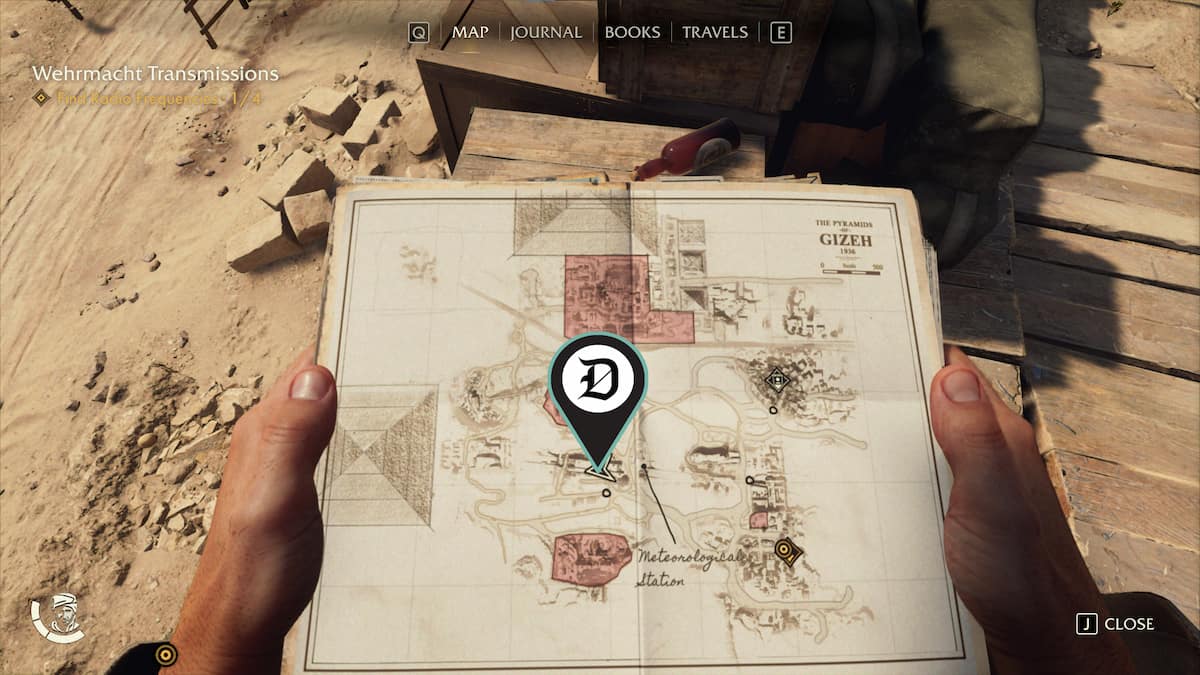Click the character portrait icon
The image size is (1200, 675).
click(x=58, y=618)
